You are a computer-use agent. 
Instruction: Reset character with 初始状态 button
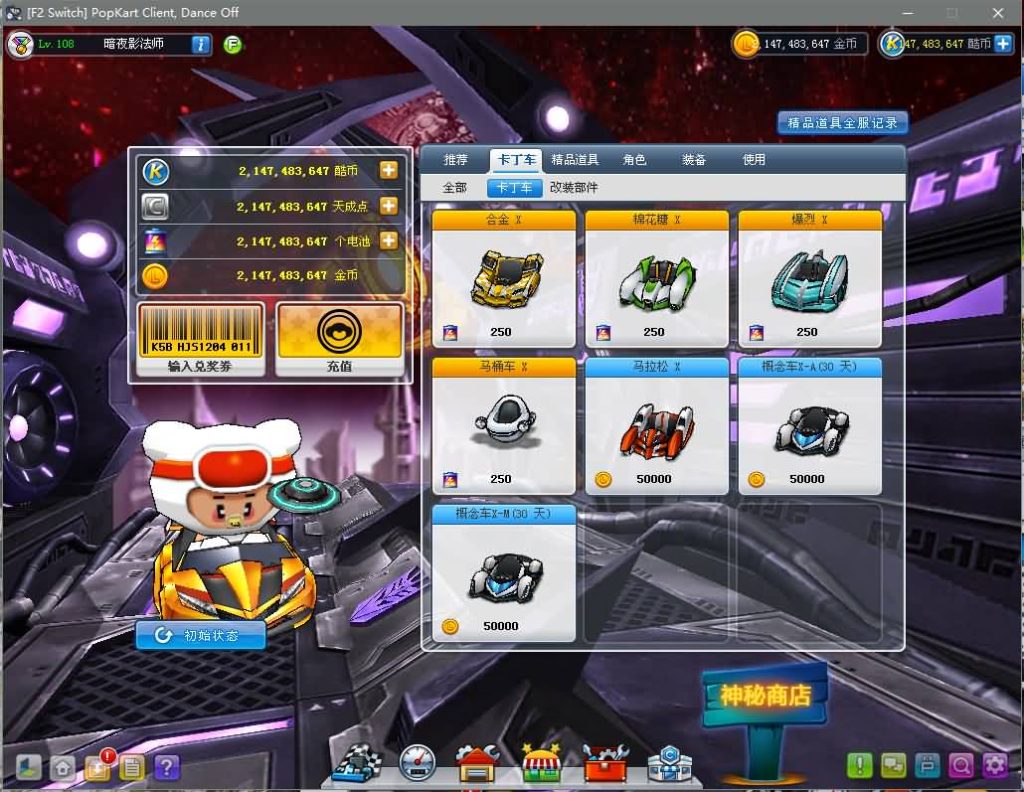click(x=201, y=635)
